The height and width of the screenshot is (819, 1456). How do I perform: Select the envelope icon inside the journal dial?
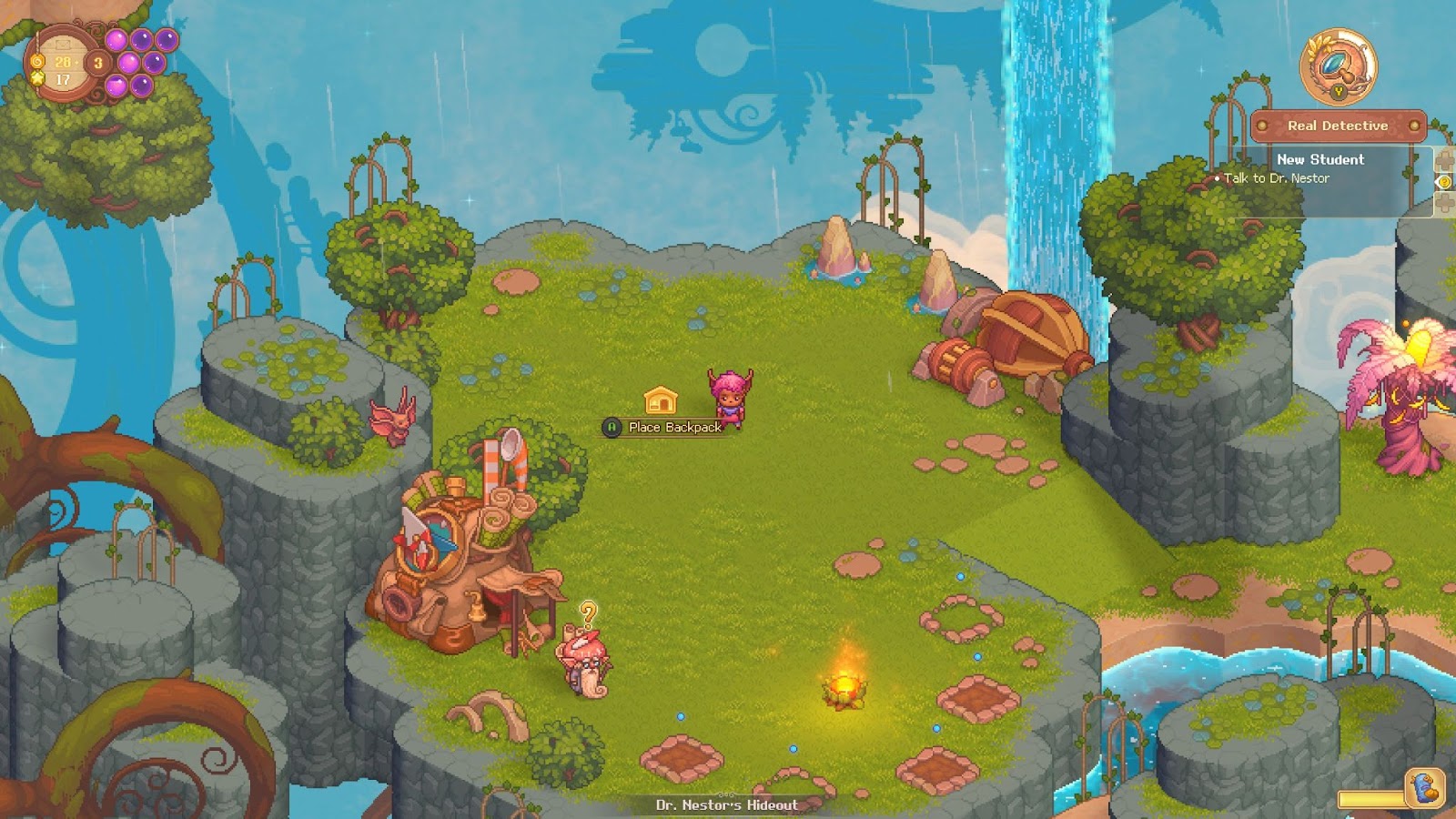pyautogui.click(x=63, y=45)
